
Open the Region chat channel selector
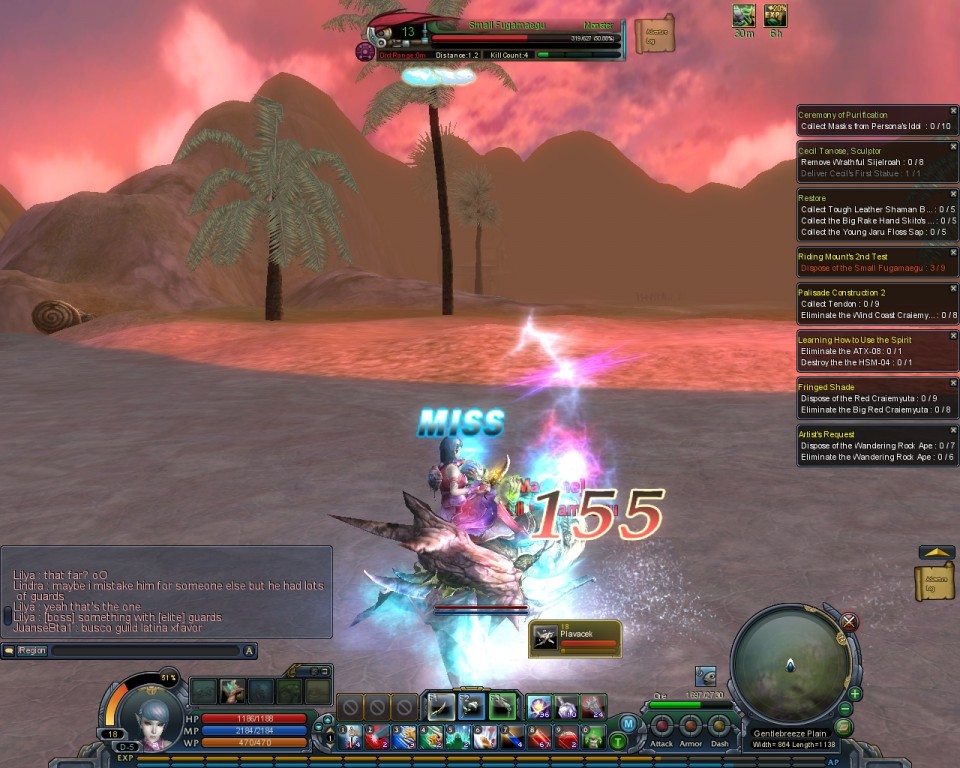(30, 651)
